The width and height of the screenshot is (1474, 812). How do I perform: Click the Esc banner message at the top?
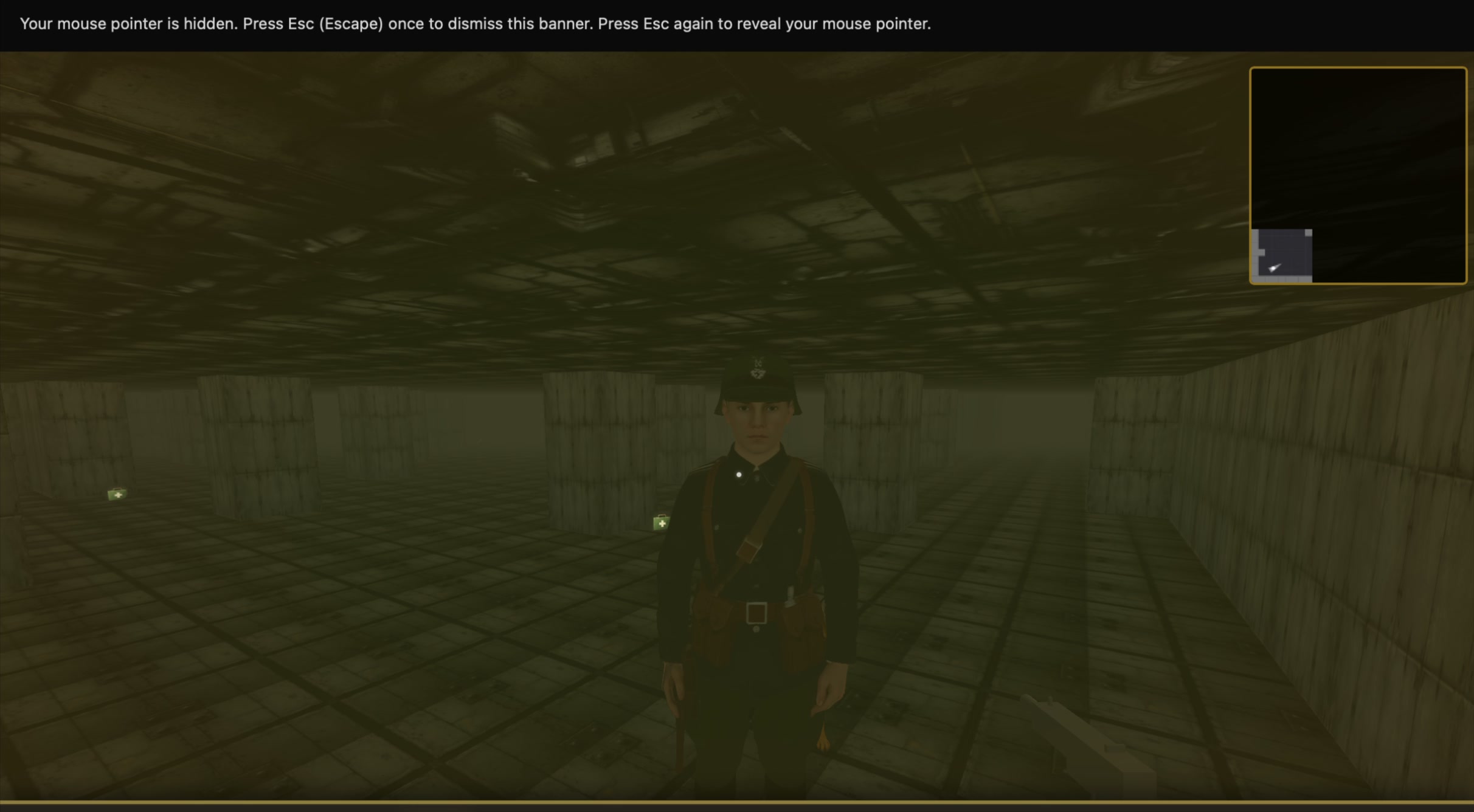[x=475, y=24]
